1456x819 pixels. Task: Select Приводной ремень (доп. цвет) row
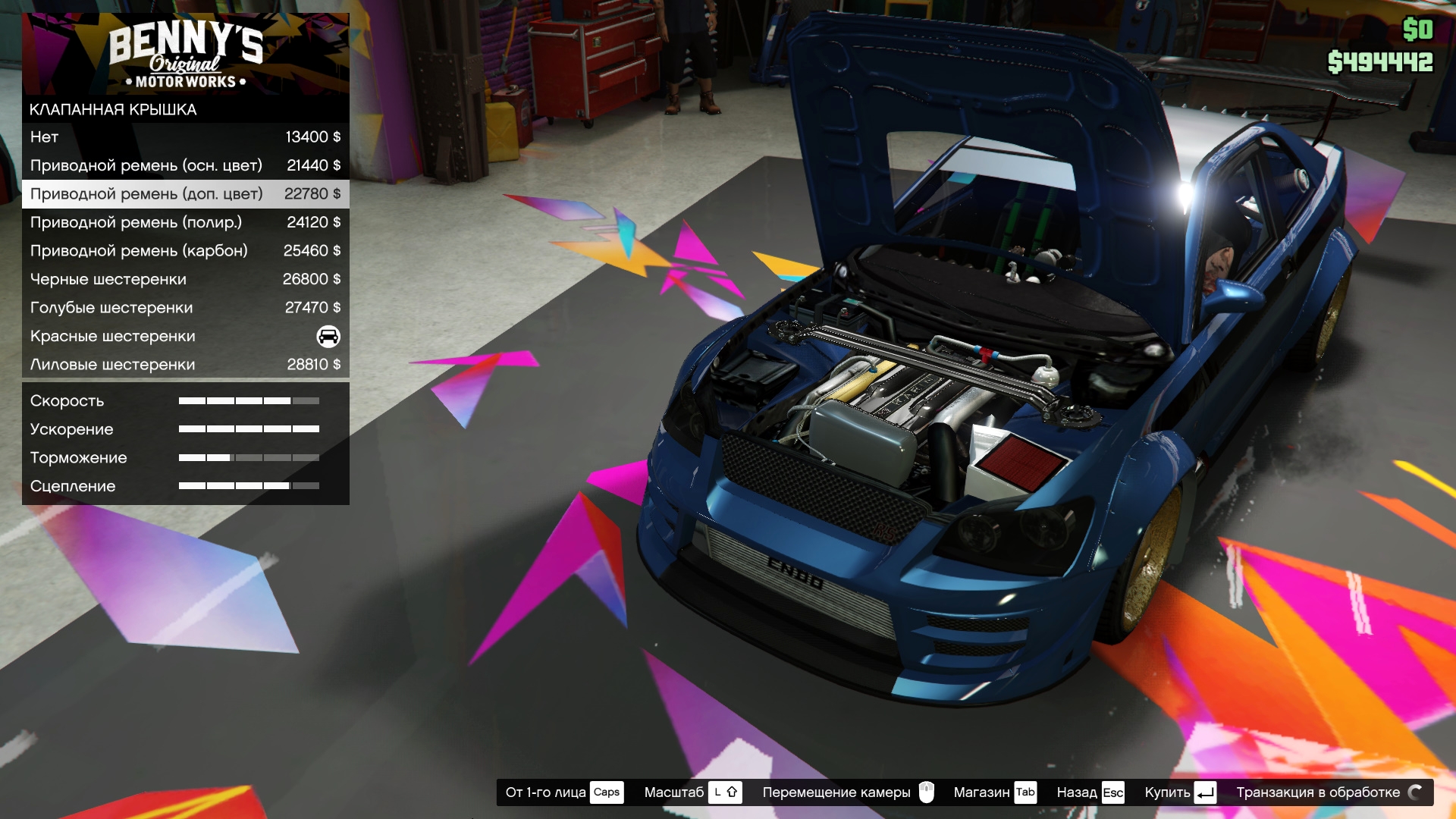click(185, 194)
